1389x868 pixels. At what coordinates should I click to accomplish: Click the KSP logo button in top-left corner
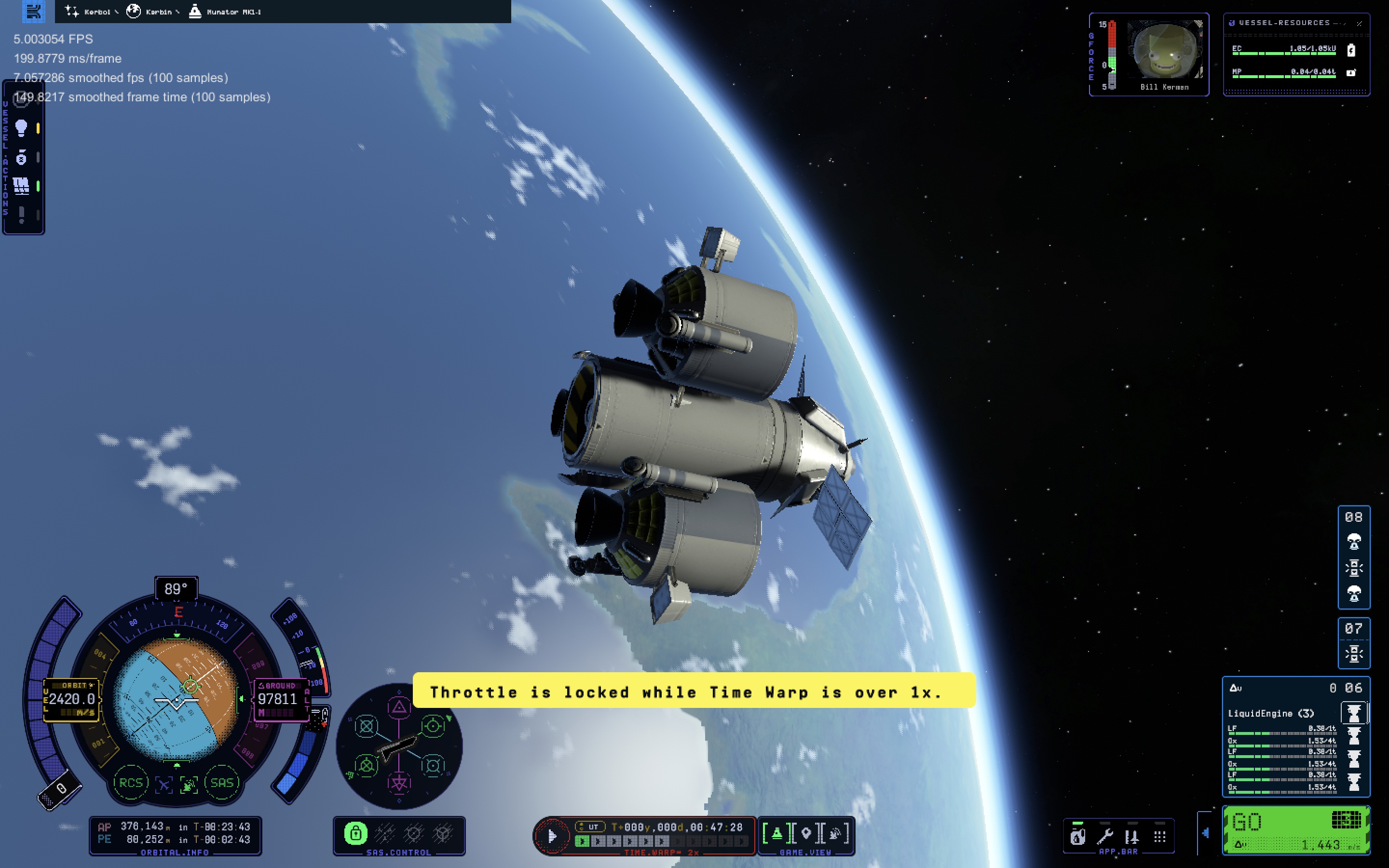(x=33, y=11)
